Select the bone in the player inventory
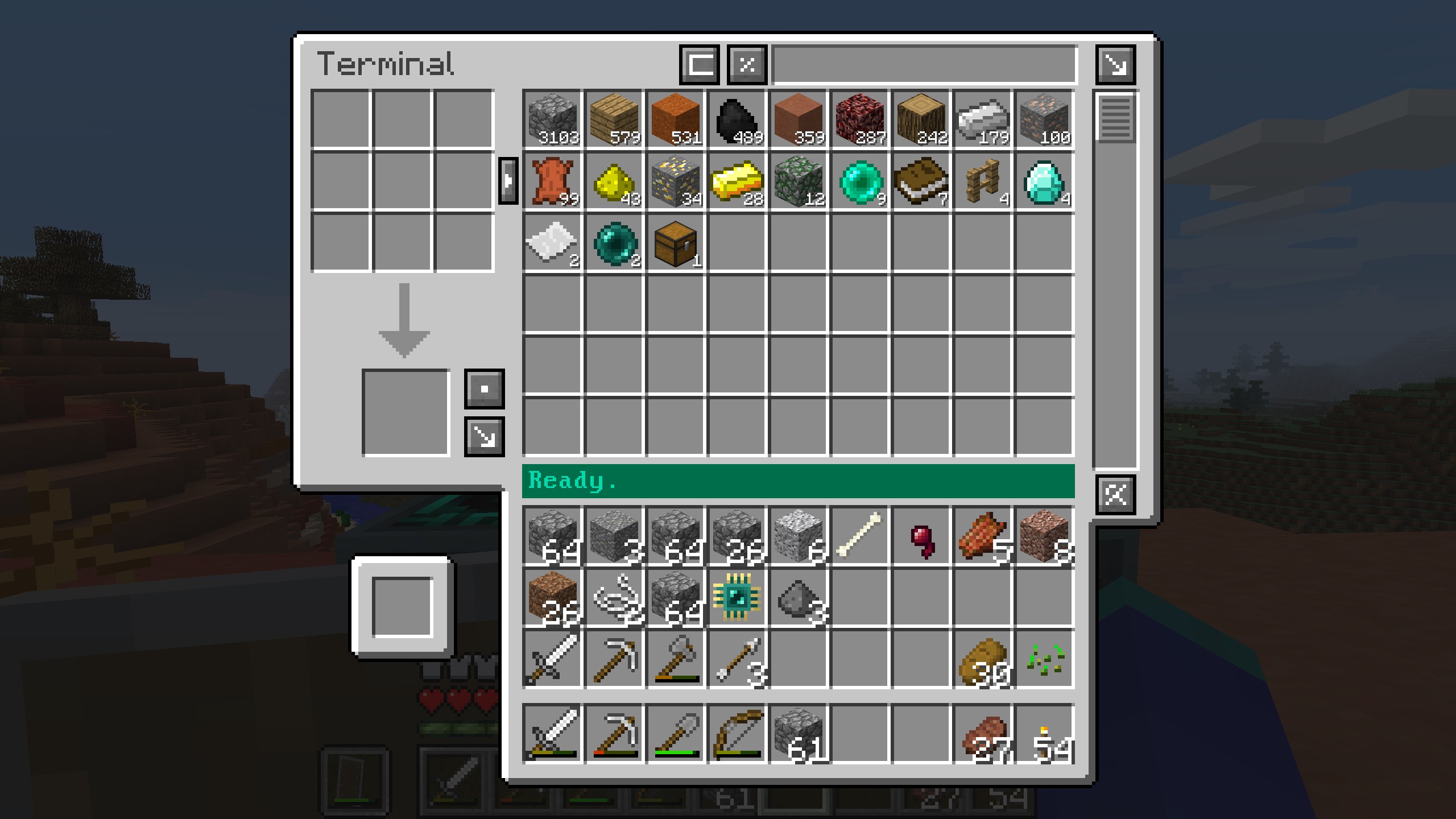Screen dimensions: 1456x819 coord(860,535)
